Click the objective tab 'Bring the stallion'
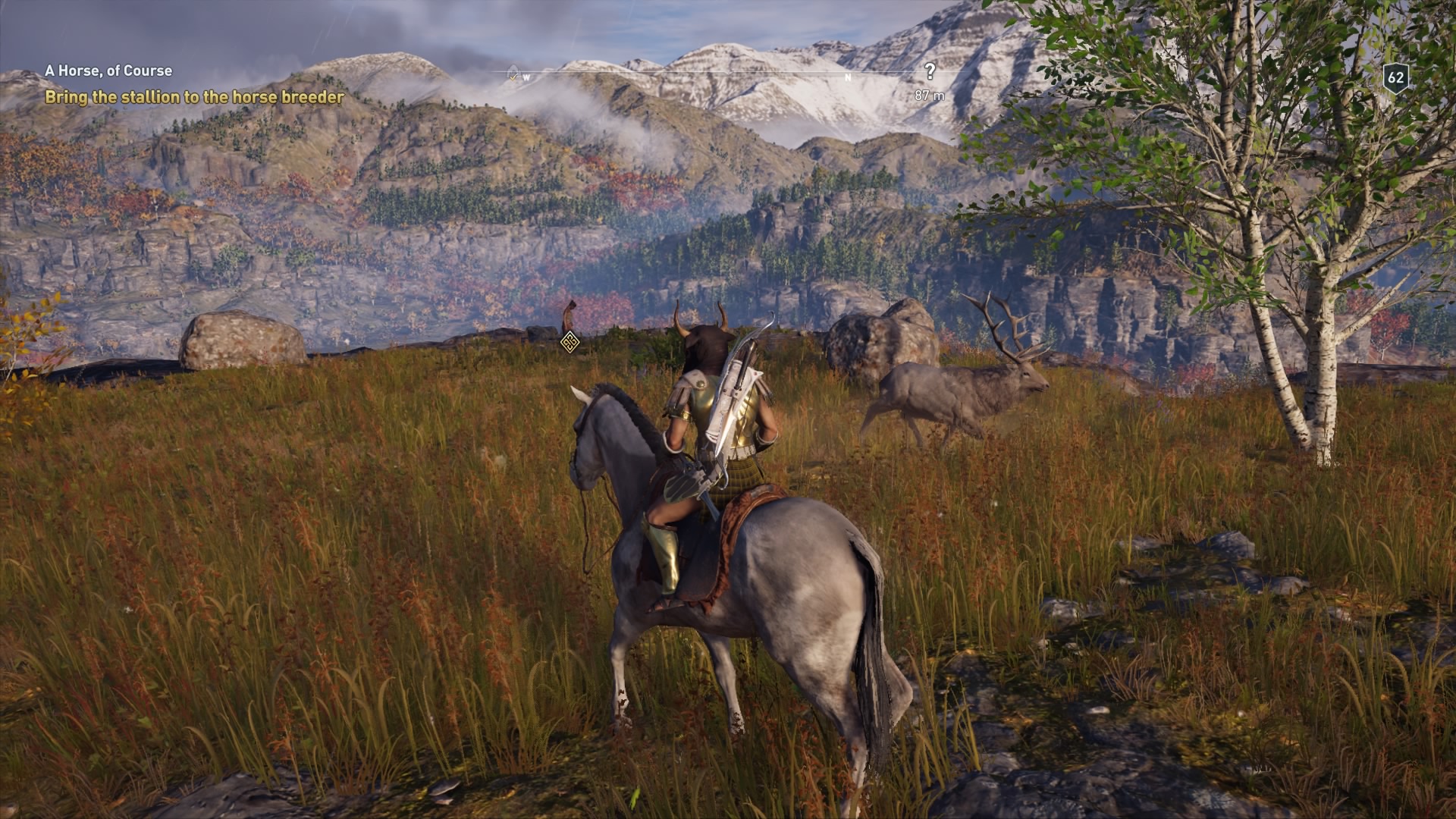This screenshot has height=819, width=1456. (194, 96)
